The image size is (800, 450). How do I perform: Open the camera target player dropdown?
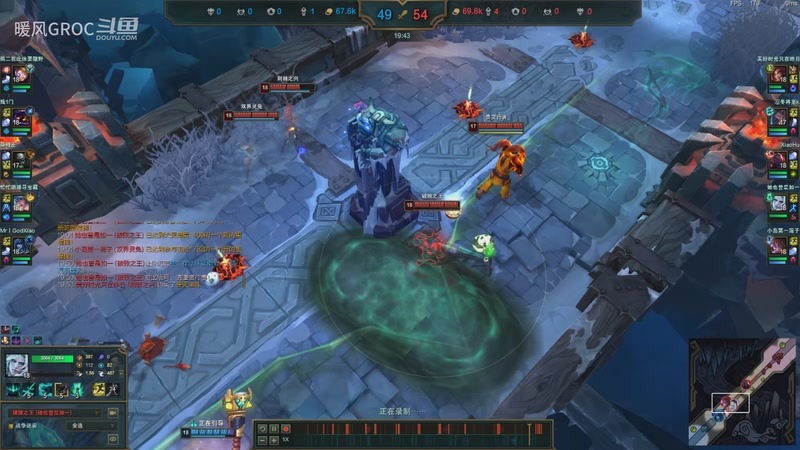pos(56,412)
